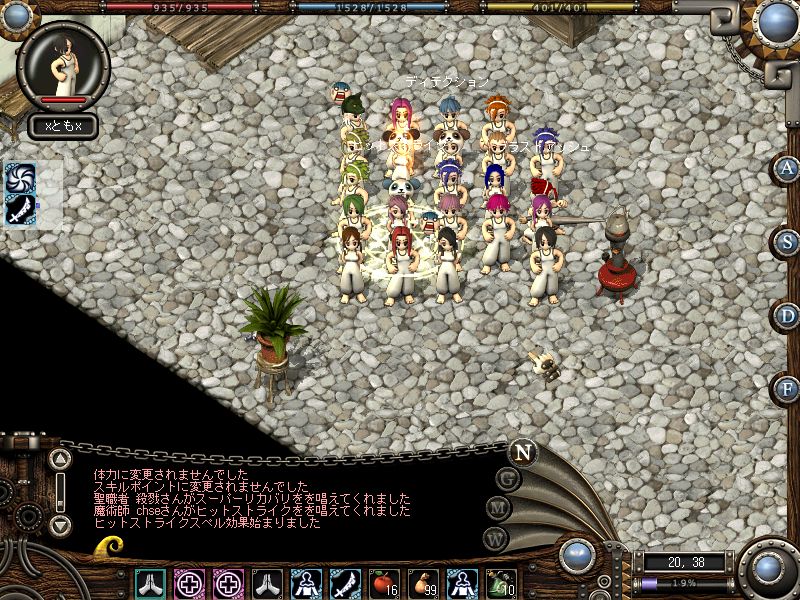800x600 pixels.
Task: Click the white swirl buff status icon
Action: coord(21,178)
